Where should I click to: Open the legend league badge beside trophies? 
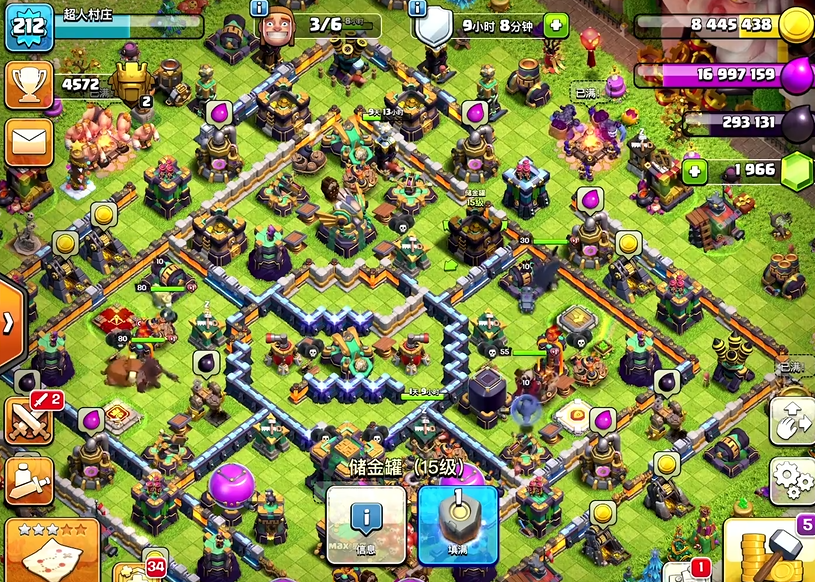pyautogui.click(x=131, y=83)
